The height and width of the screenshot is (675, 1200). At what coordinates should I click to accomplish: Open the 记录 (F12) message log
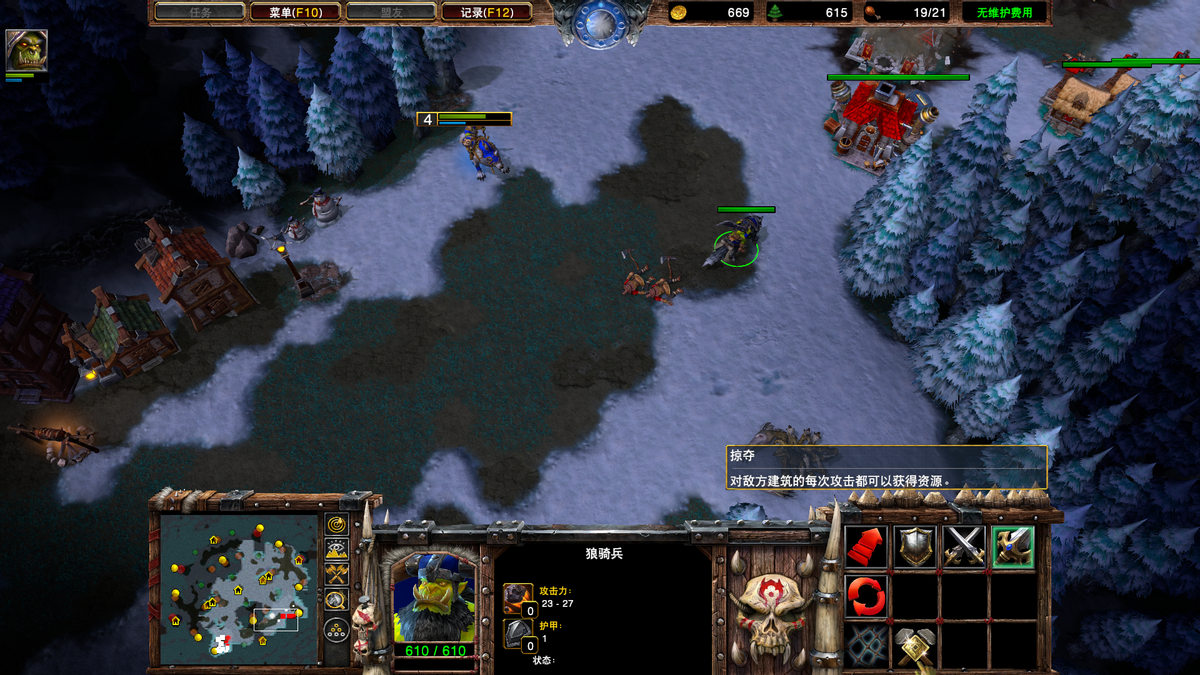(x=487, y=12)
